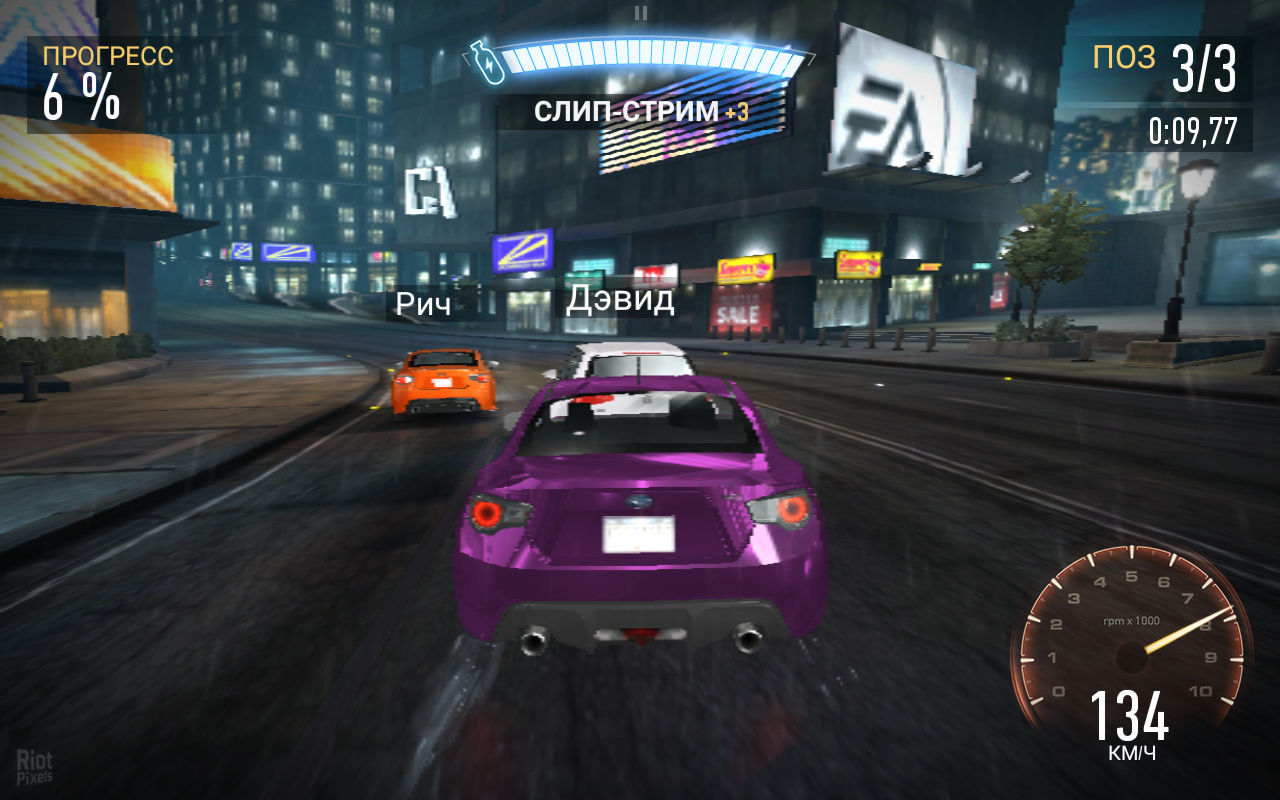Pause the race with the pause icon

[x=641, y=13]
